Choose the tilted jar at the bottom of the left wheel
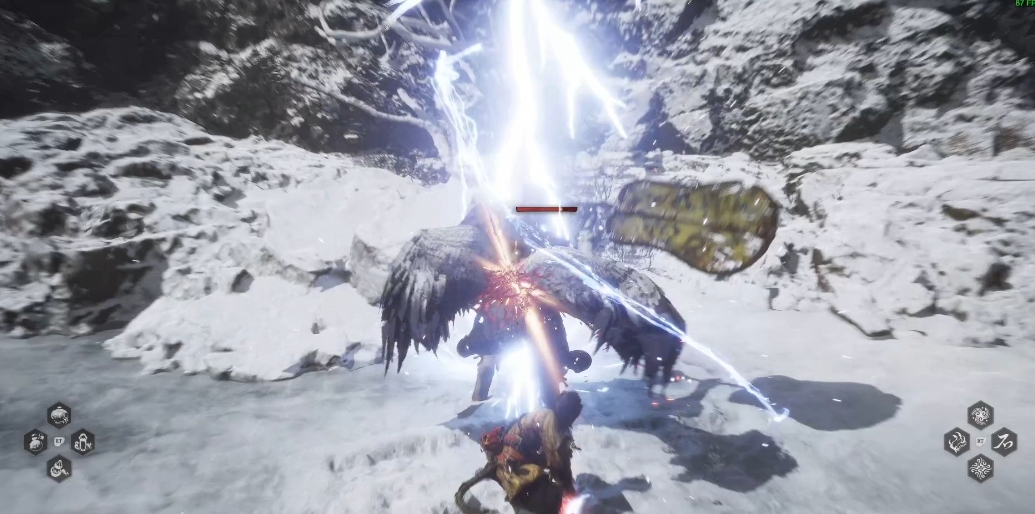This screenshot has width=1035, height=514. pos(59,467)
